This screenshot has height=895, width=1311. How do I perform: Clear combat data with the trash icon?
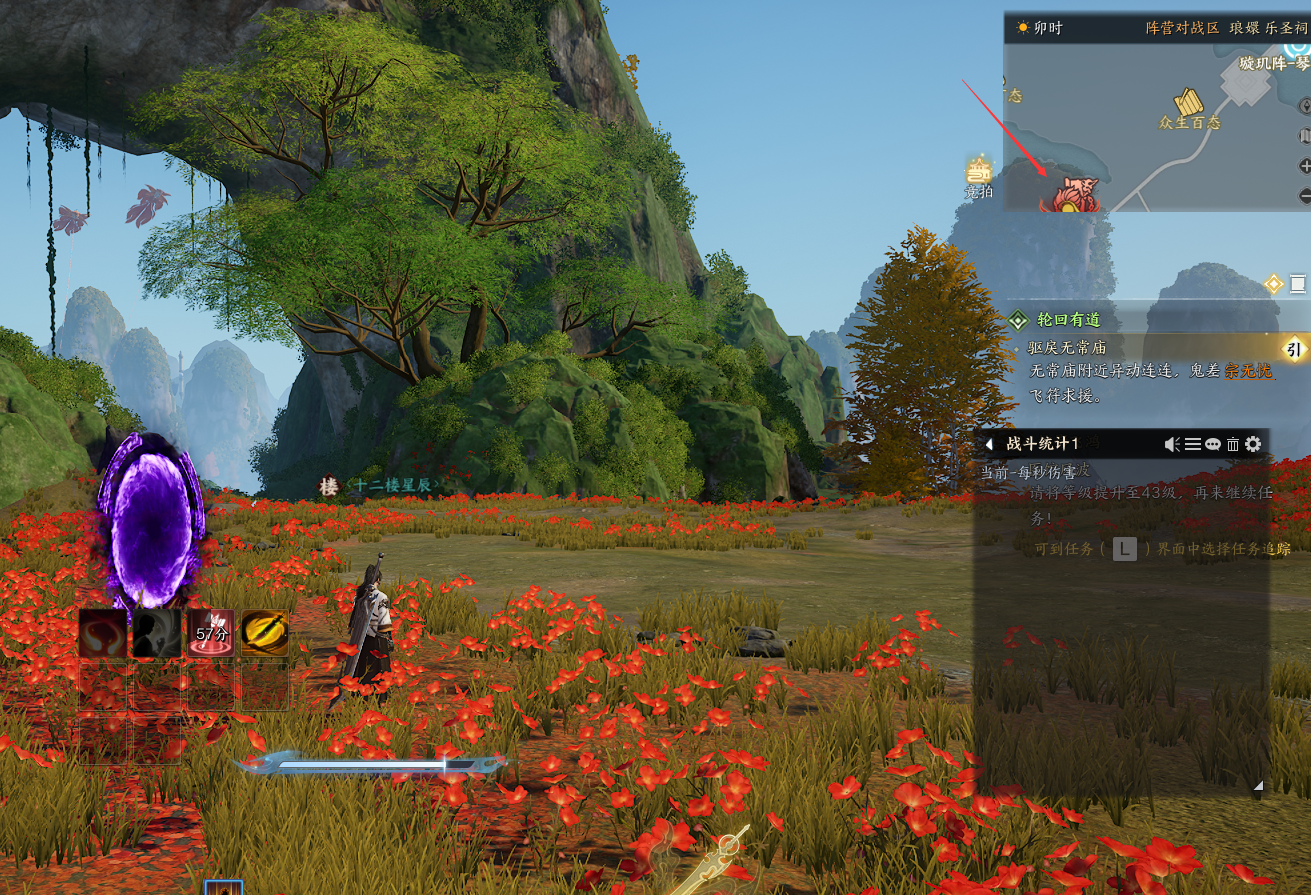click(x=1233, y=444)
